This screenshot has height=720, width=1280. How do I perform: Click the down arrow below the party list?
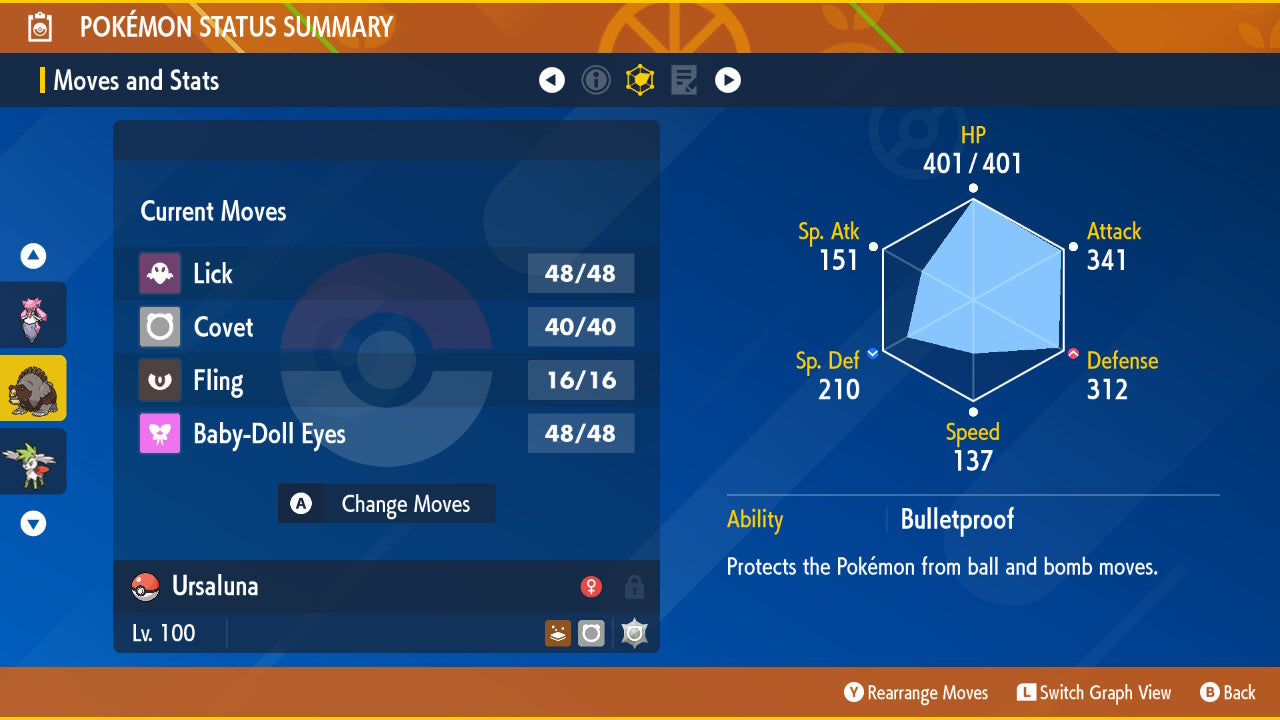pyautogui.click(x=32, y=522)
